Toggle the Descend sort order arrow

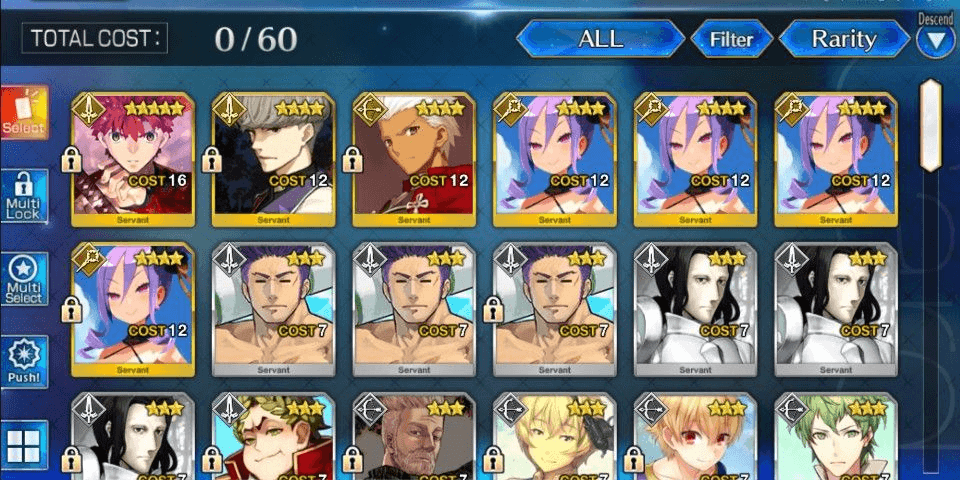pos(936,41)
